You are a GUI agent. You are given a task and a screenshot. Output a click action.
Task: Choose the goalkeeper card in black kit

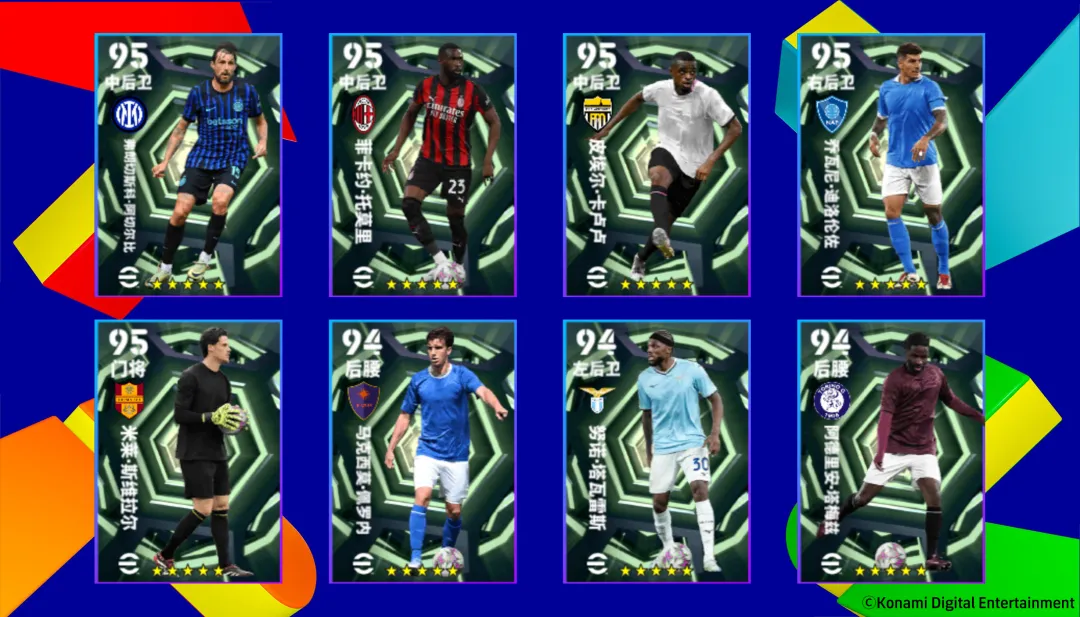click(x=188, y=451)
